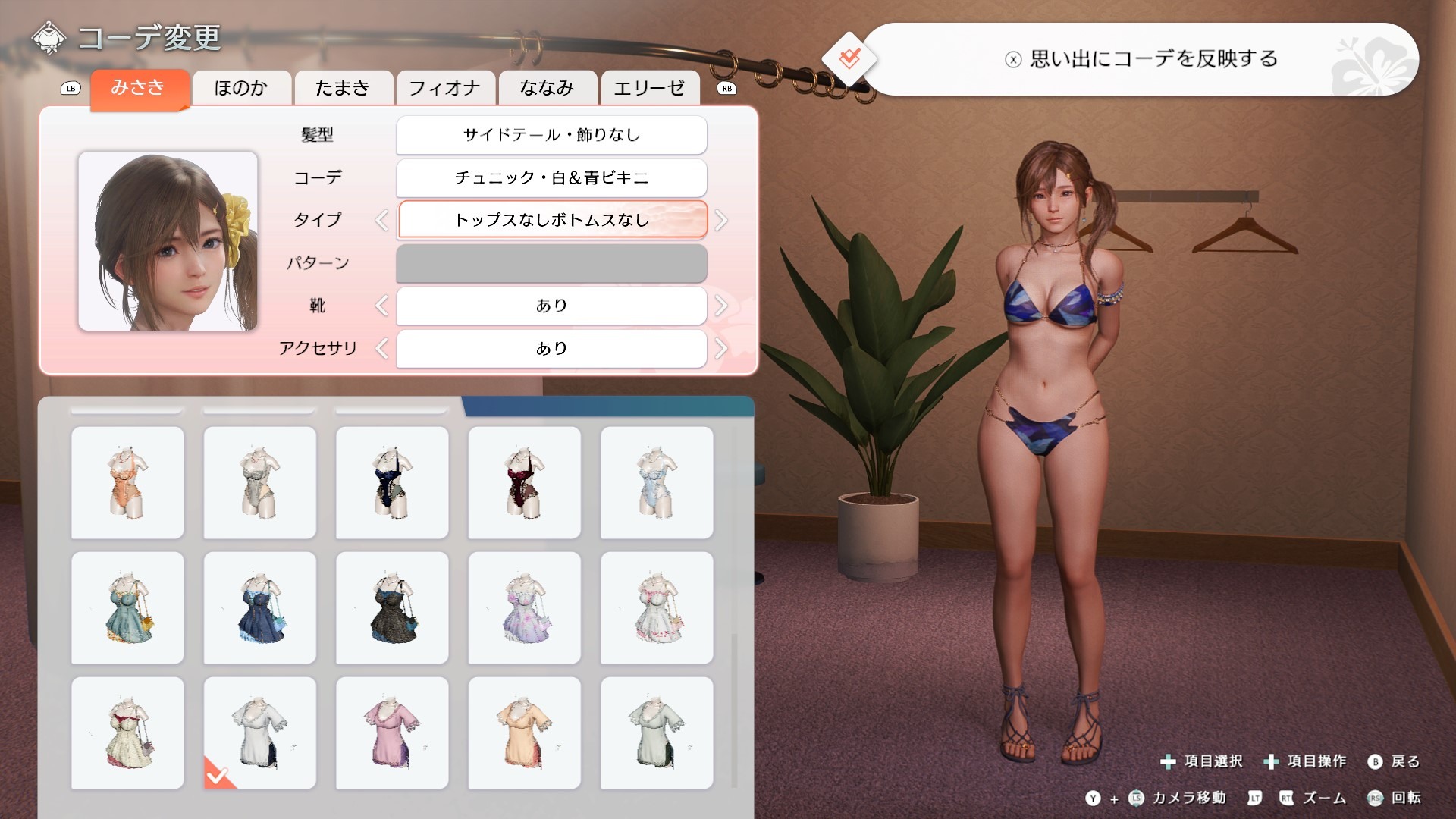Viewport: 1456px width, 819px height.
Task: Select the orange one-piece swimsuit thumbnail
Action: [127, 482]
